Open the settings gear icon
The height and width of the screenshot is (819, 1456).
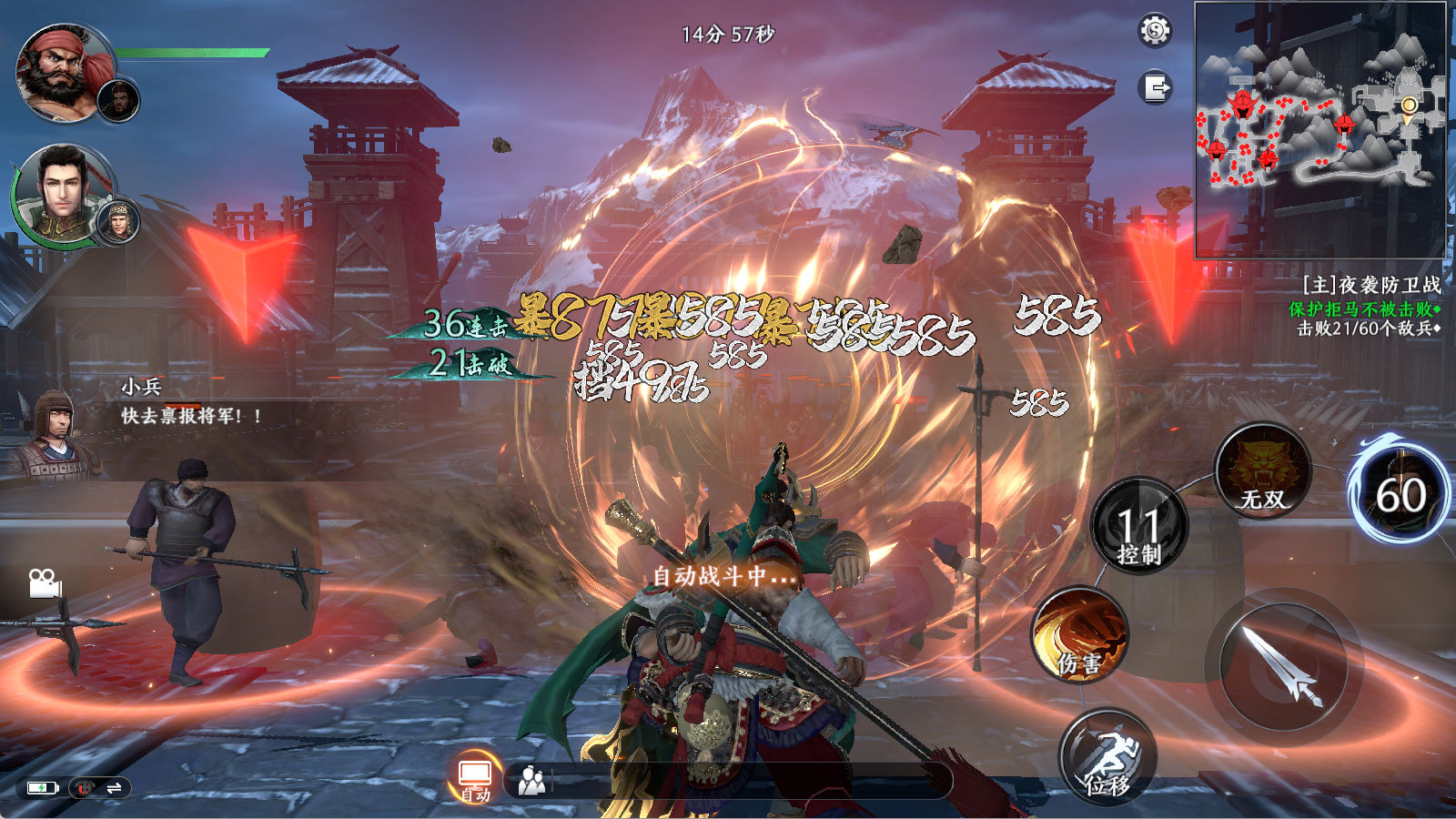1155,31
